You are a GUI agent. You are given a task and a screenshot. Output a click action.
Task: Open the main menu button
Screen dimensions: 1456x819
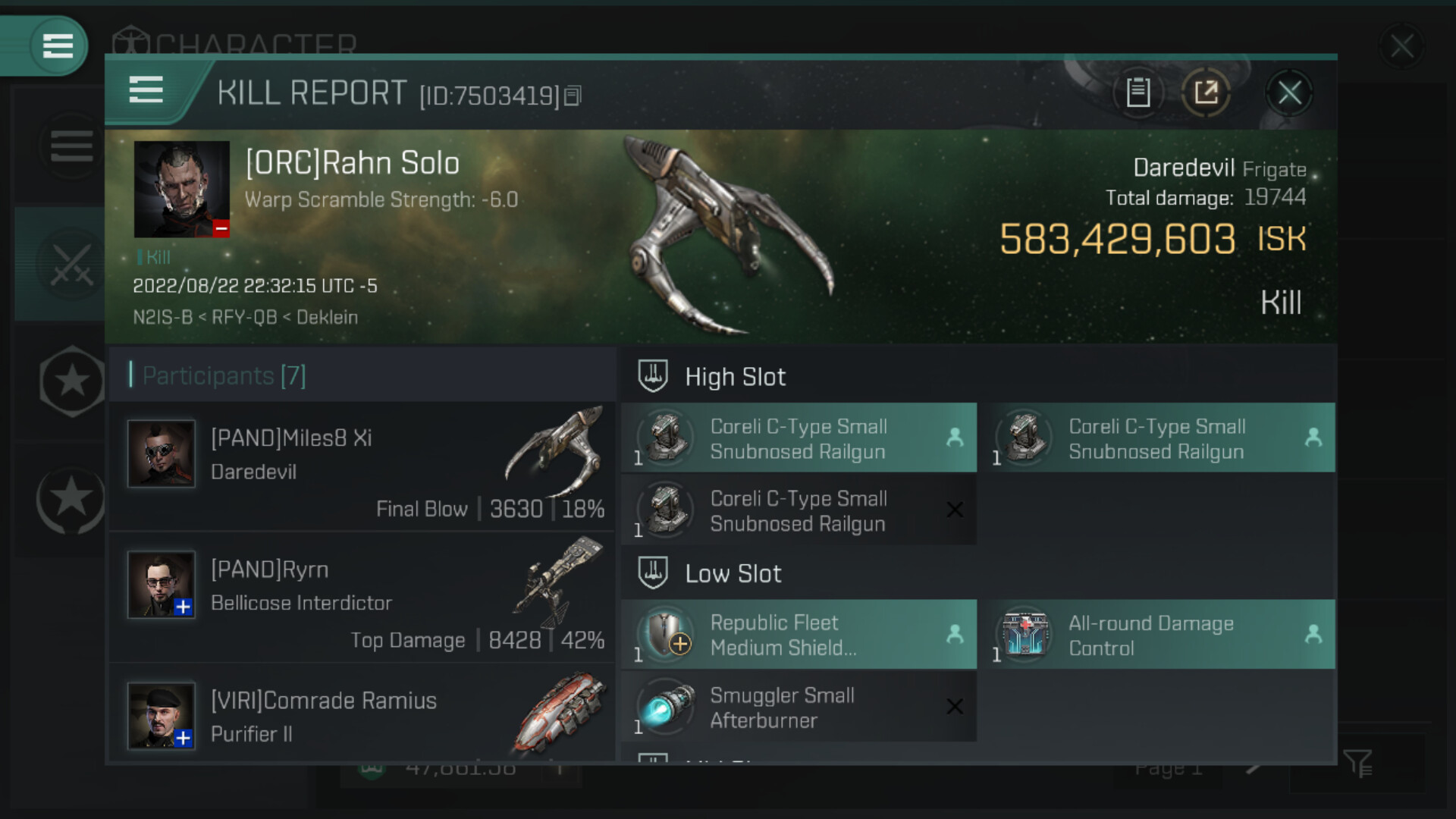(58, 45)
